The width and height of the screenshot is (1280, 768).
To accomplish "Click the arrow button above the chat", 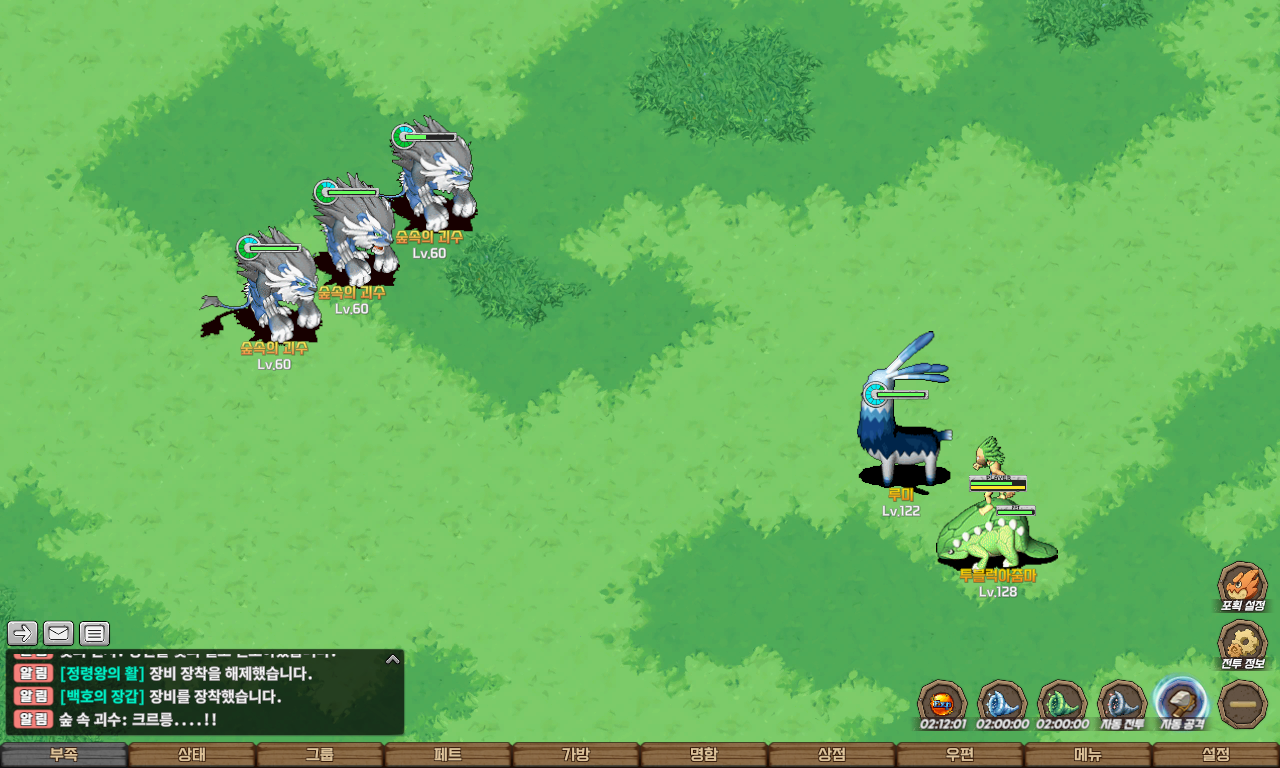I will point(23,633).
